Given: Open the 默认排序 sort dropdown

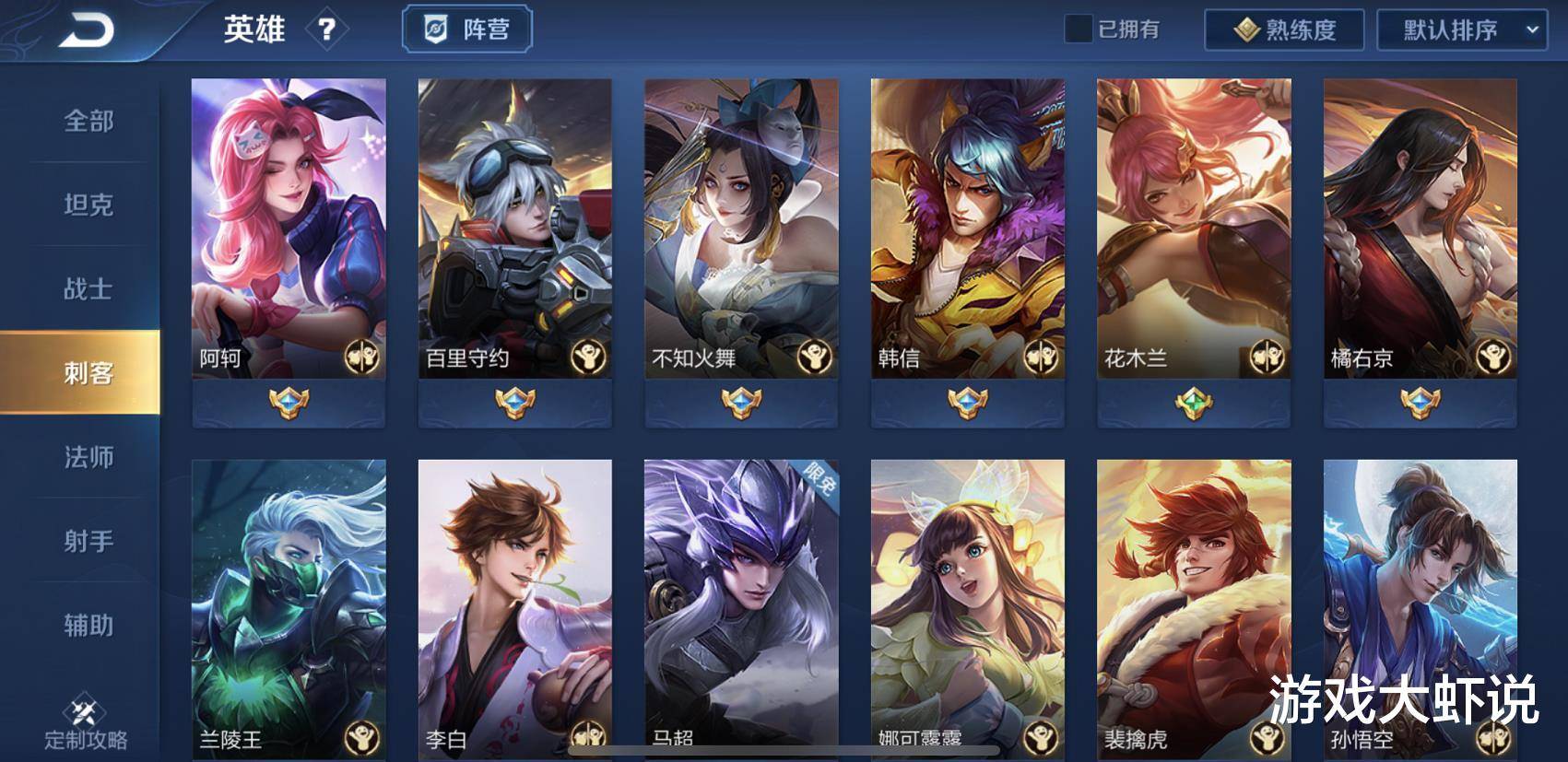Looking at the screenshot, I should coord(1461,30).
